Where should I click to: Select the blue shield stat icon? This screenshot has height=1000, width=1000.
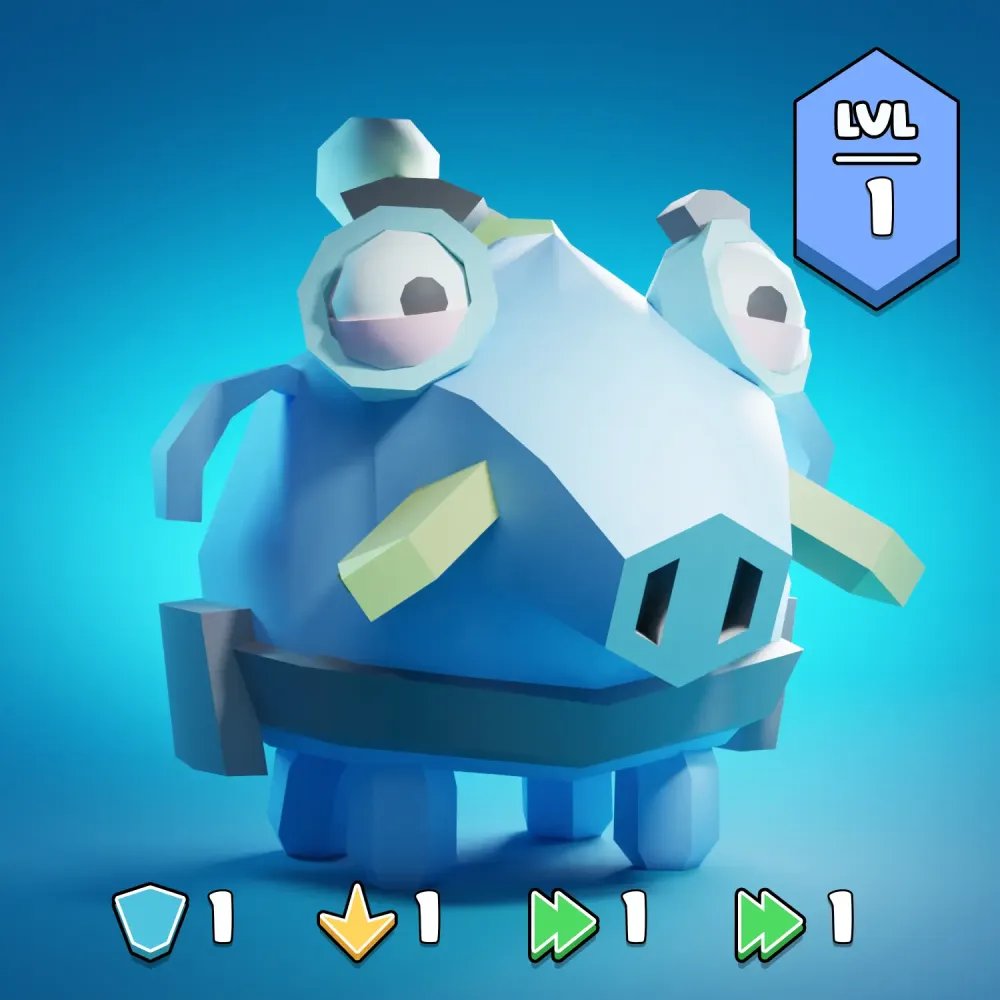click(x=151, y=920)
